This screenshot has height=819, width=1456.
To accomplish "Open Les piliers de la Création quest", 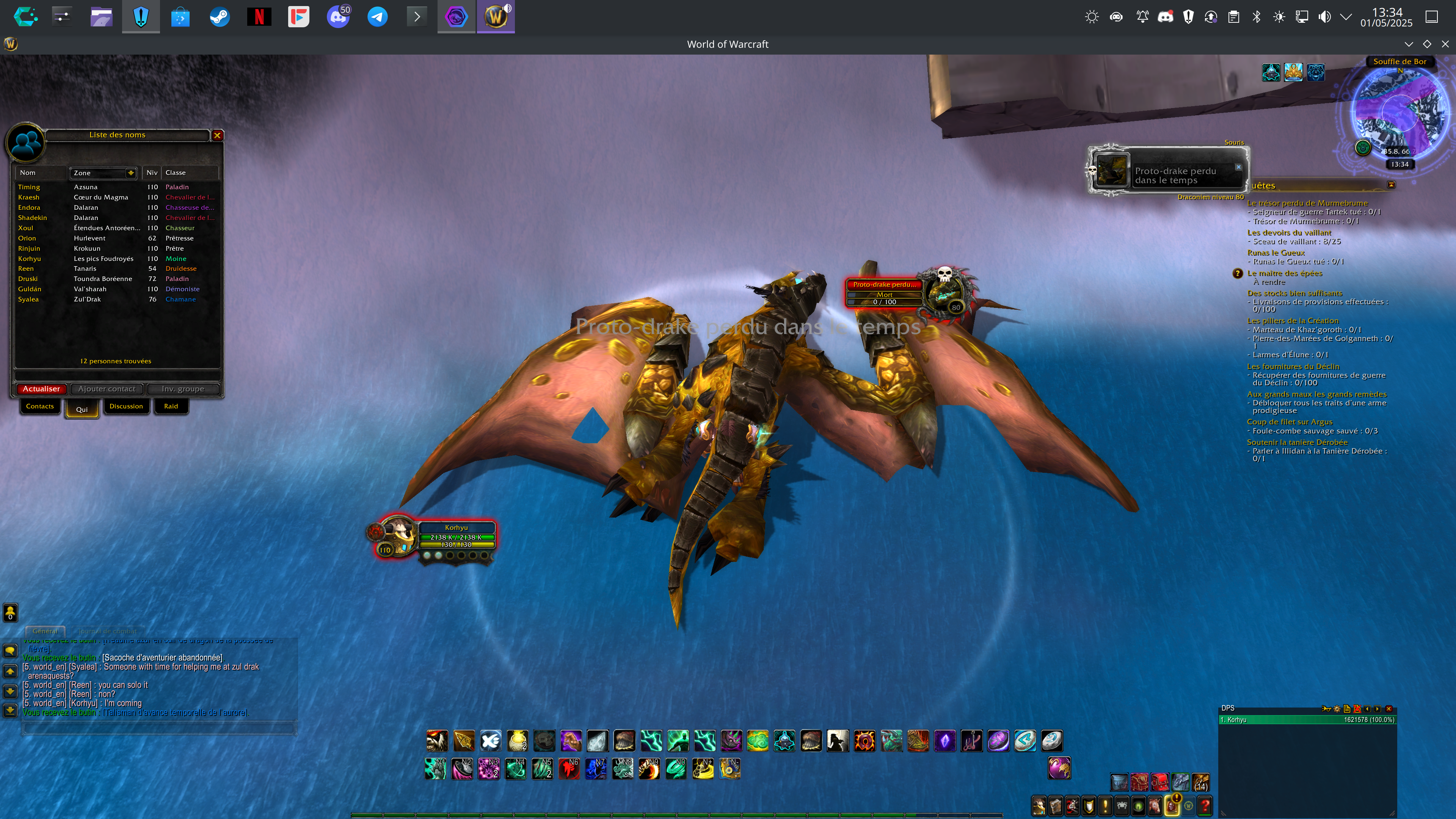I will pyautogui.click(x=1293, y=321).
